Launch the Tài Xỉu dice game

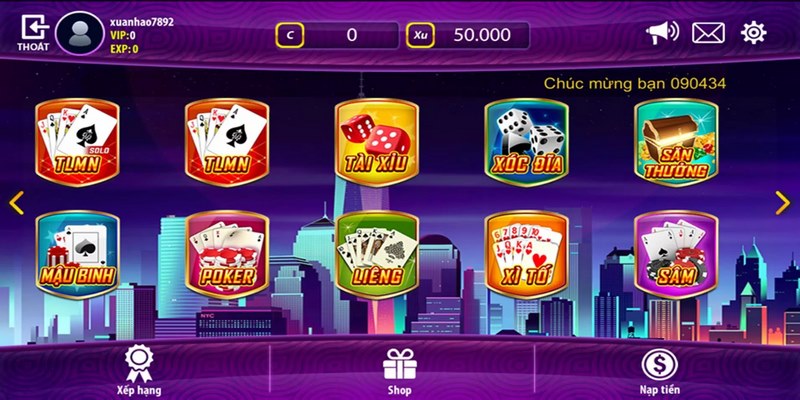coord(375,143)
